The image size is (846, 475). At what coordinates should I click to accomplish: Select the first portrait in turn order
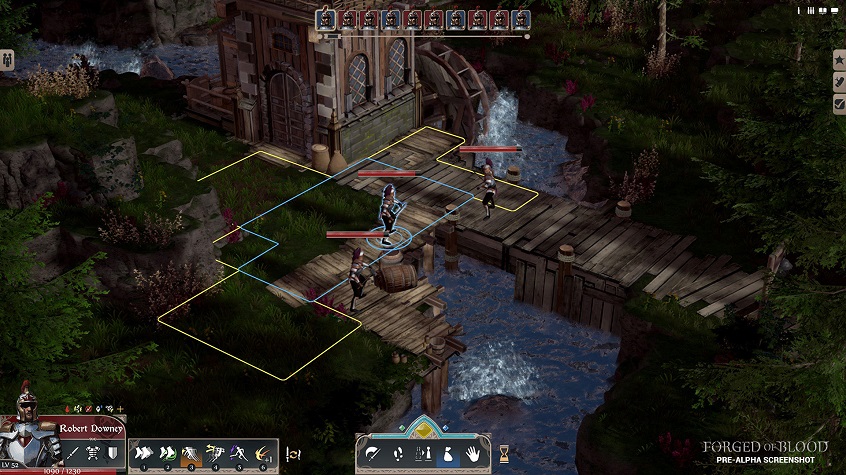(326, 19)
